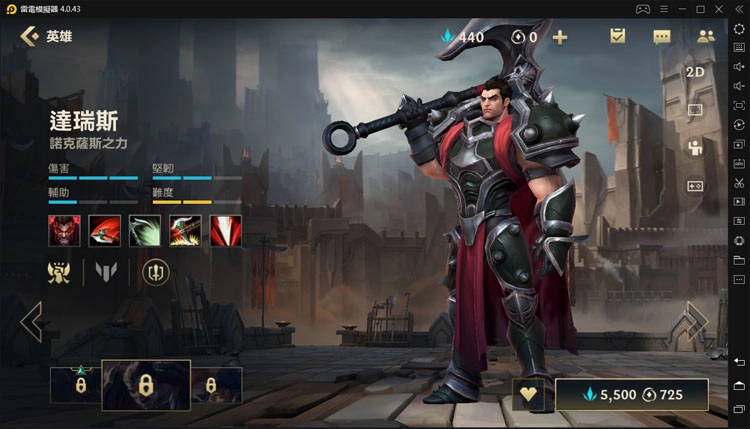Screen dimensions: 750x429
Task: Go back using the 英雄 arrow
Action: coord(30,37)
